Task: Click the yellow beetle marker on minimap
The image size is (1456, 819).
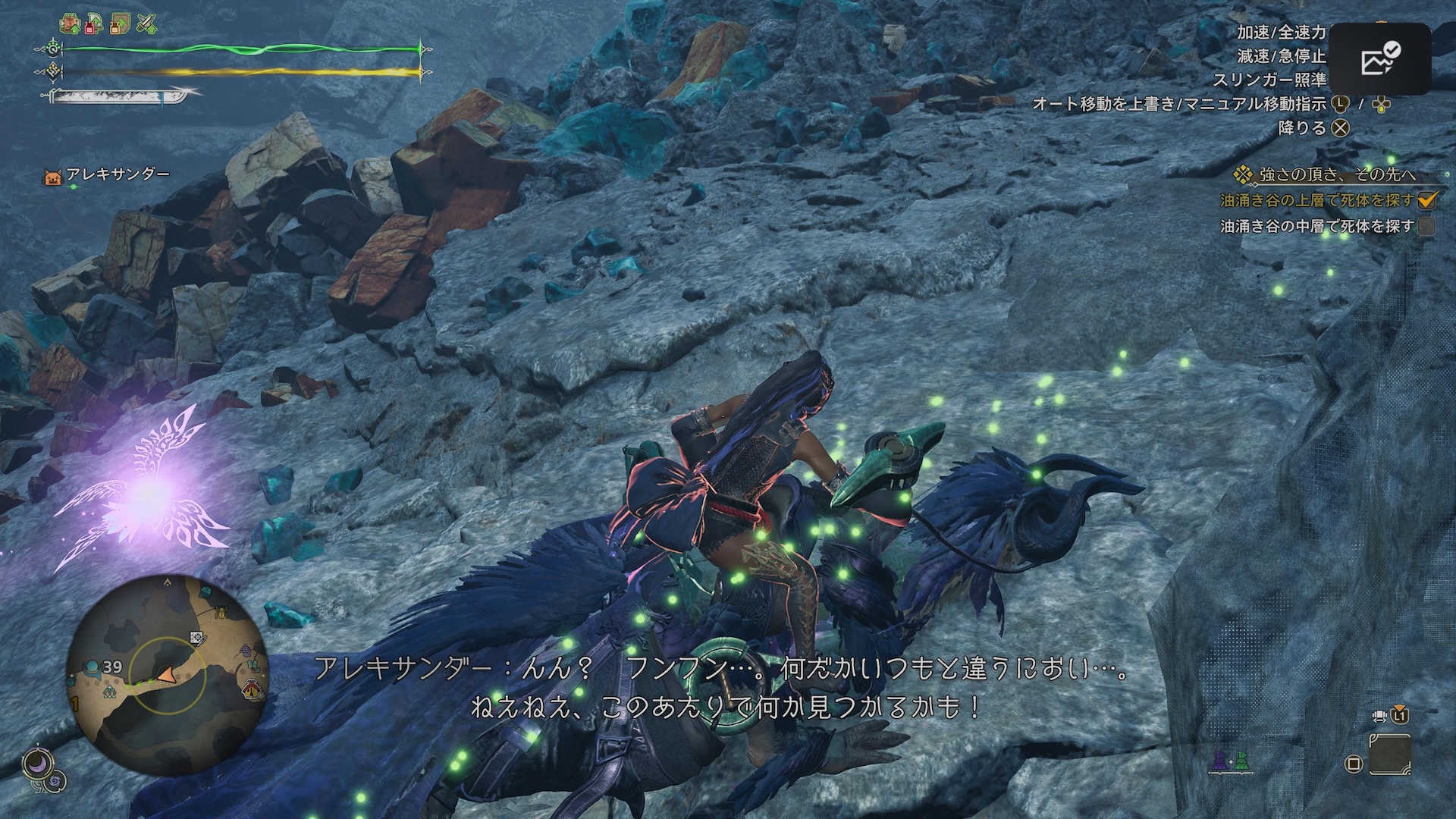Action: coord(221,610)
